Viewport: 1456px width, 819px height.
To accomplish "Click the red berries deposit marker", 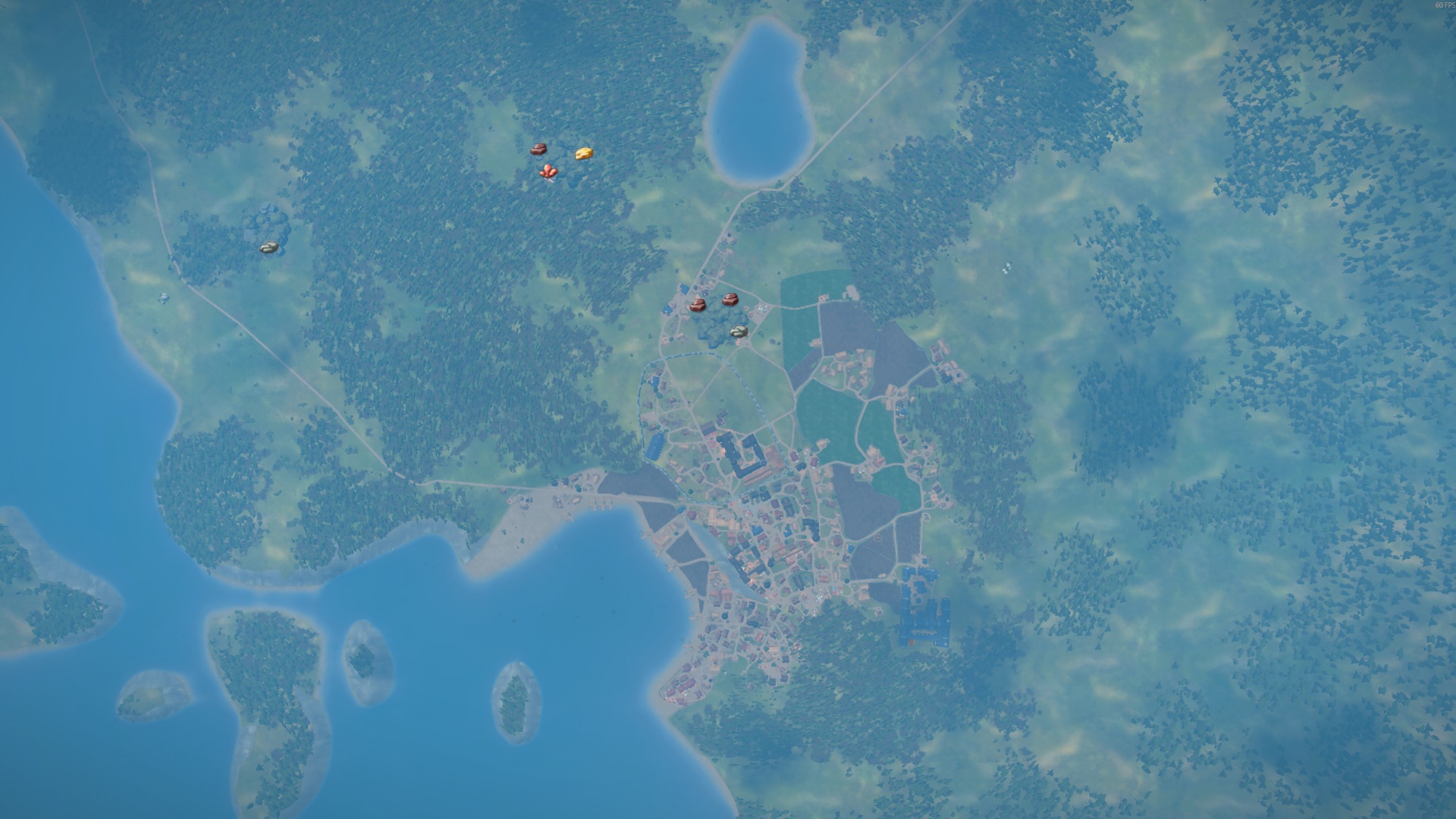I will coord(549,173).
